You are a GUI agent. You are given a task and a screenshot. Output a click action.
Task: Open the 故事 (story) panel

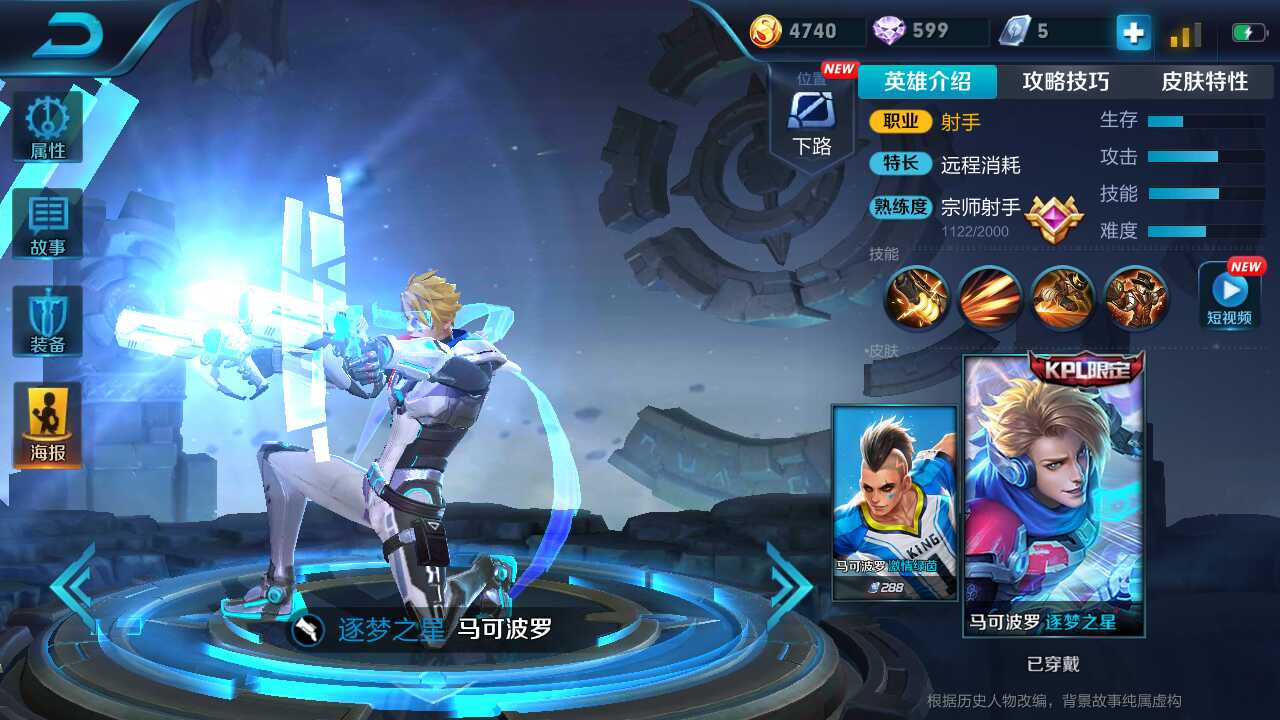coord(48,222)
